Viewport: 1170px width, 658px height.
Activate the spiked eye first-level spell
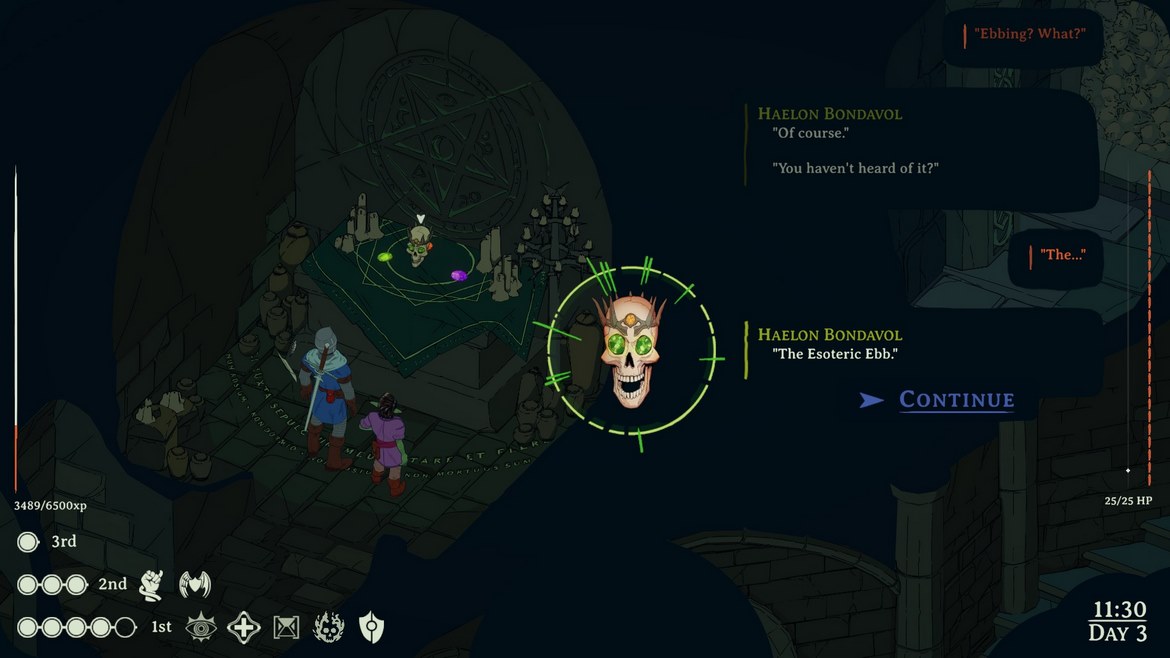201,628
